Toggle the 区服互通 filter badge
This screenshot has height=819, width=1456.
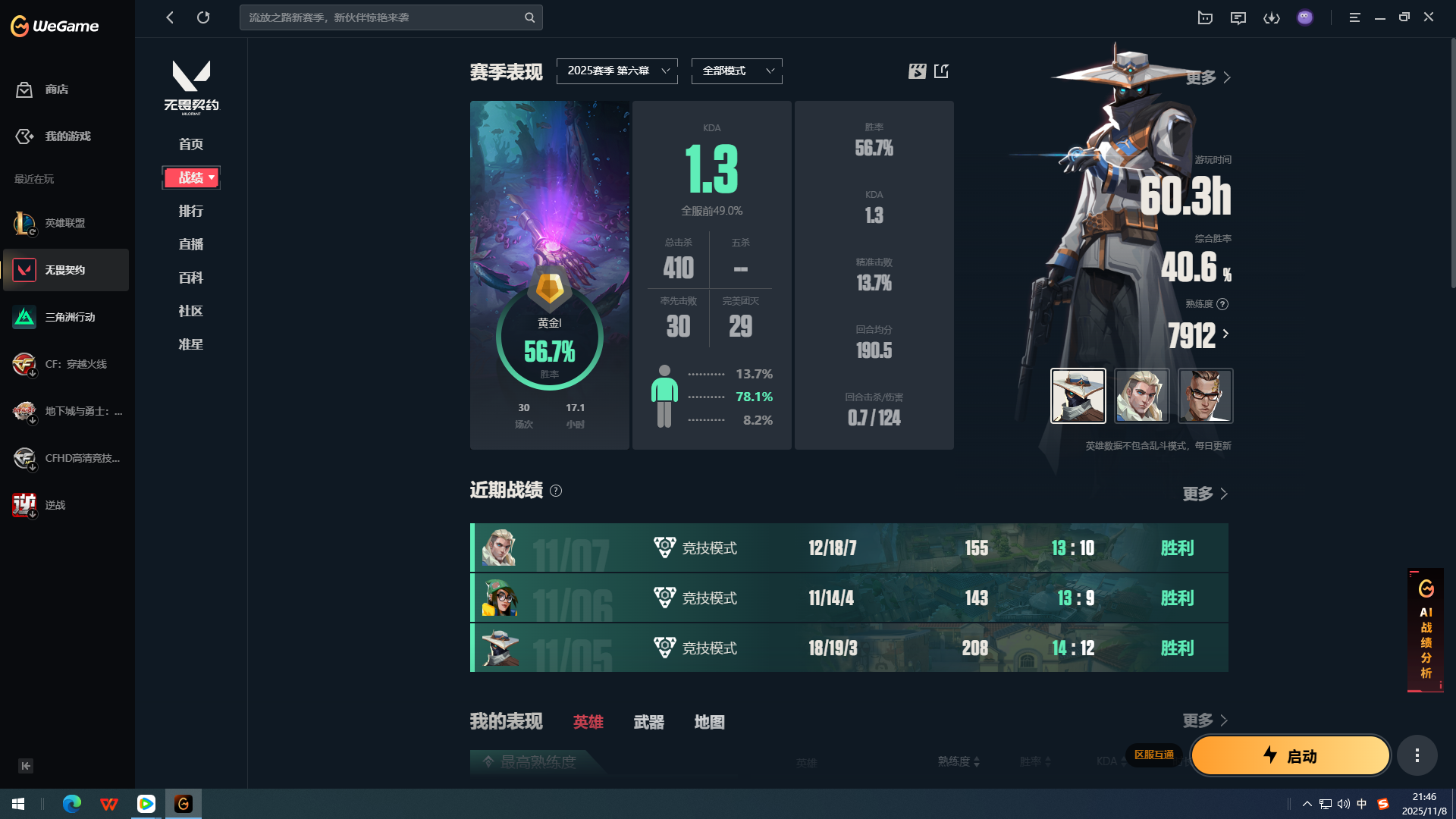click(1153, 755)
